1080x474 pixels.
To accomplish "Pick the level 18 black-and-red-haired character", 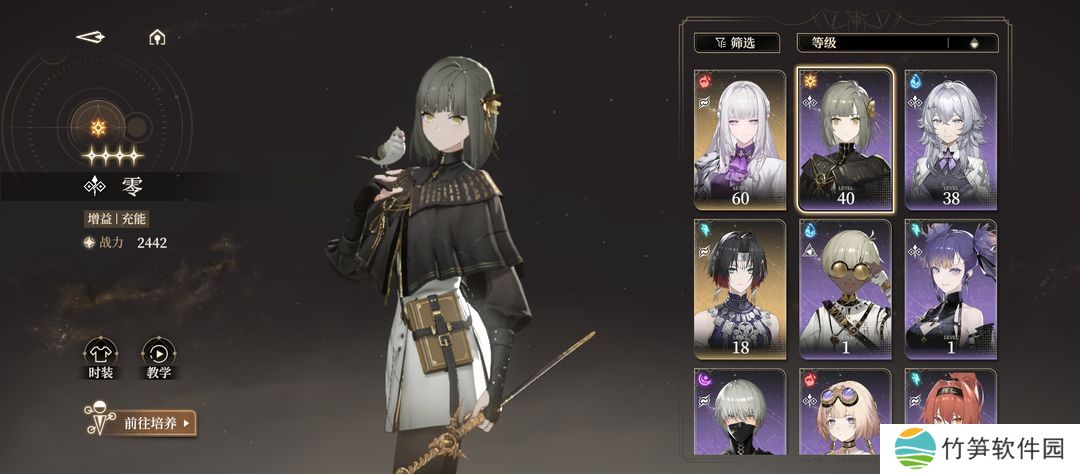I will (x=740, y=290).
